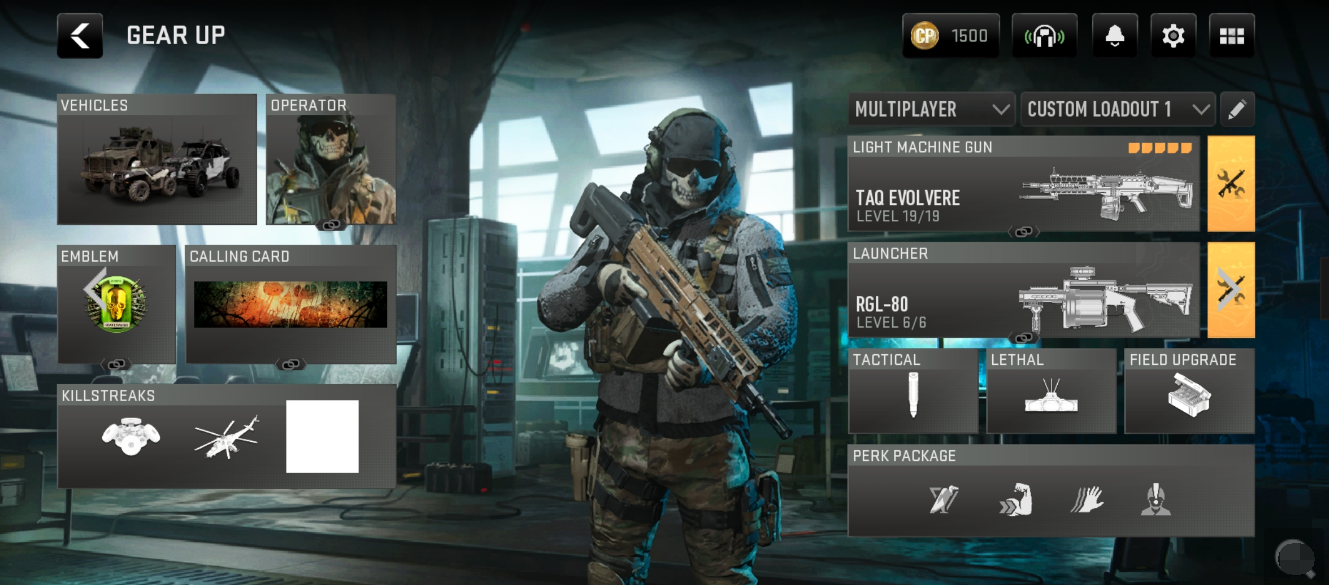Select the TAQ Evolvere light machine gun

(x=1022, y=185)
